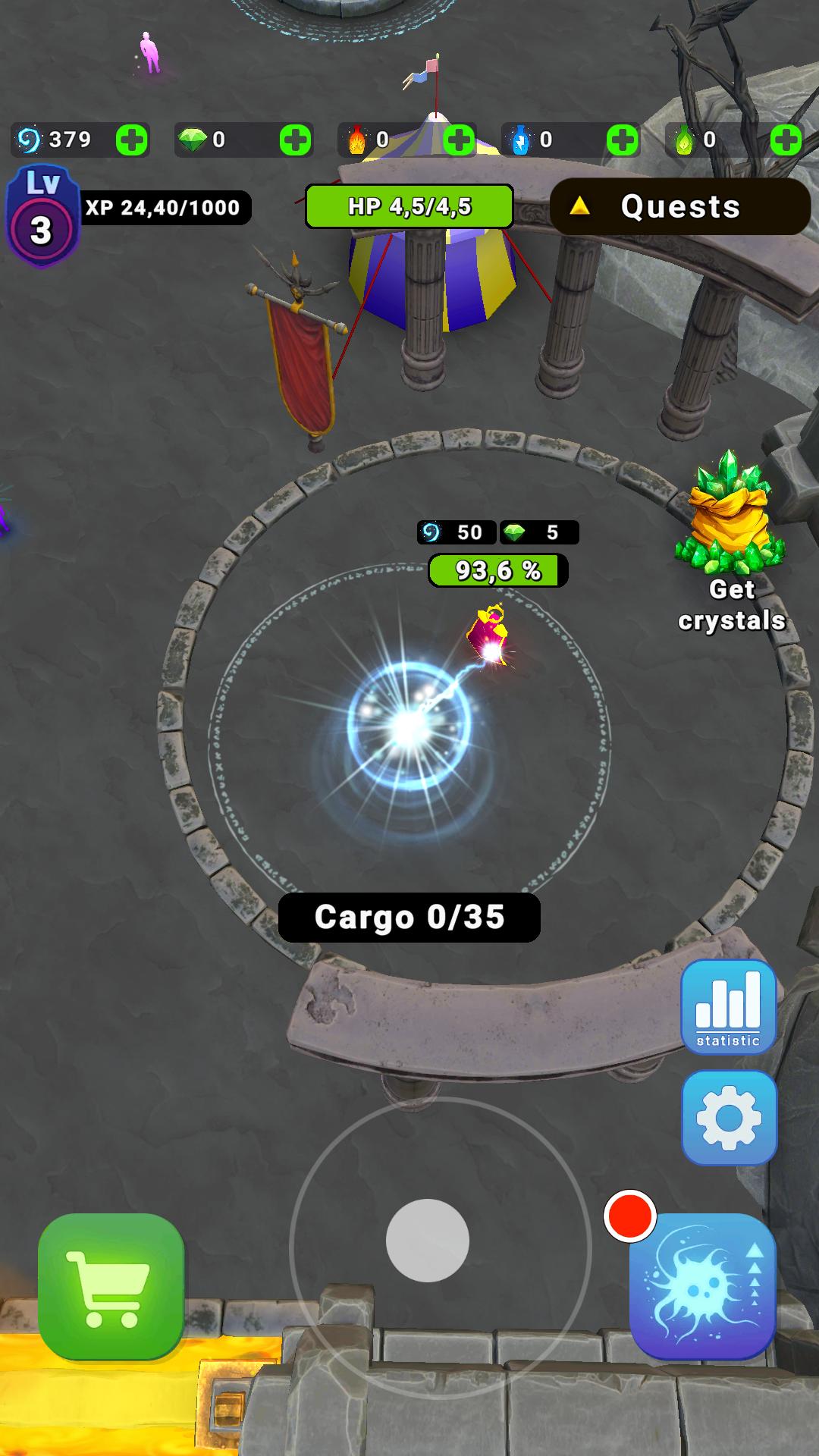Open the Quests panel
The image size is (819, 1456).
coord(679,206)
